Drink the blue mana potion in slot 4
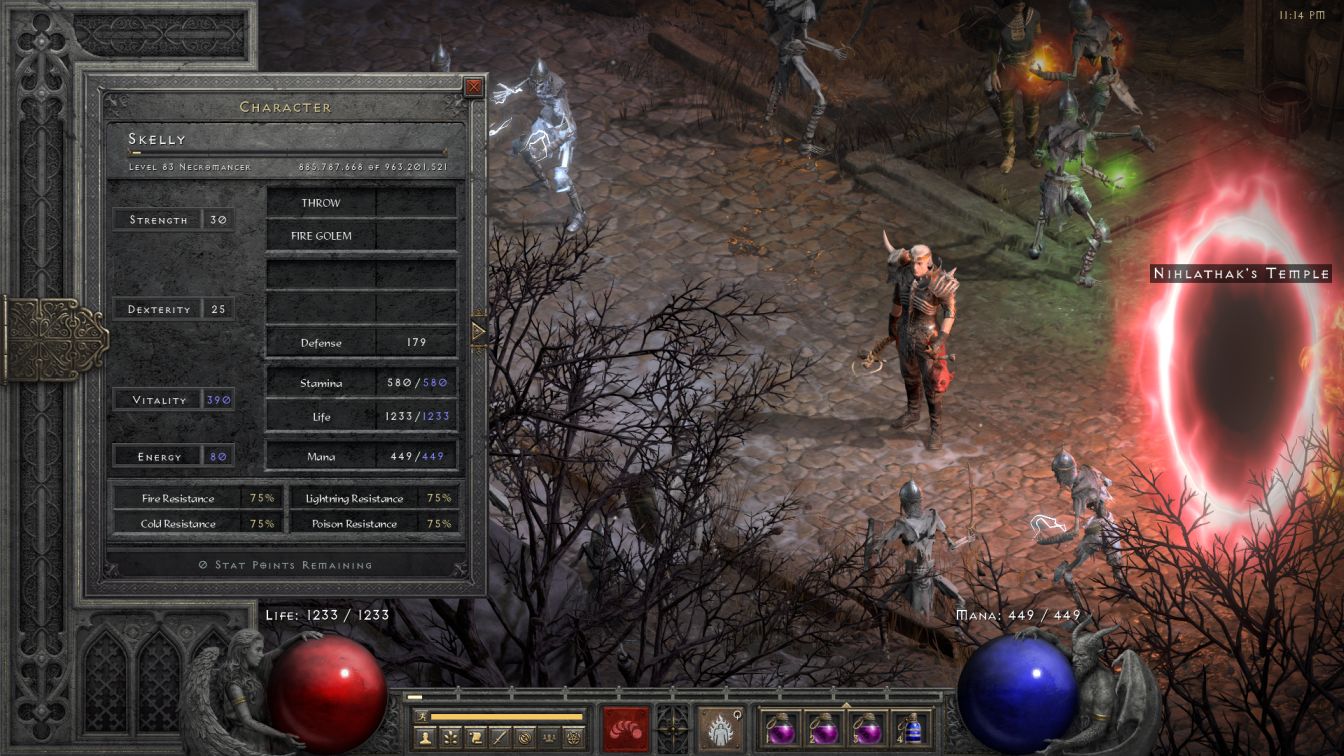The image size is (1344, 756). (x=911, y=729)
